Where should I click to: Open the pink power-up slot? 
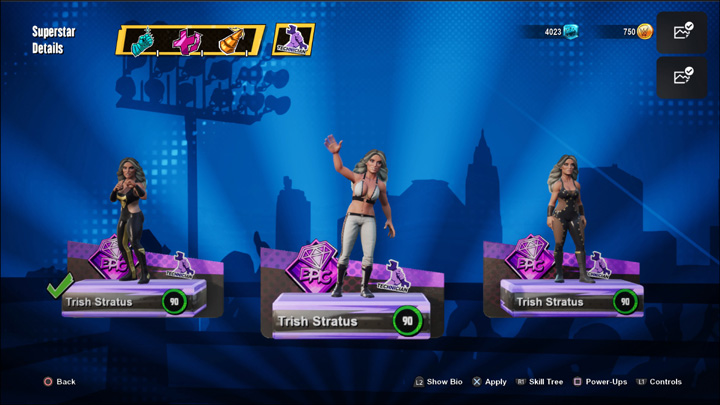(190, 41)
